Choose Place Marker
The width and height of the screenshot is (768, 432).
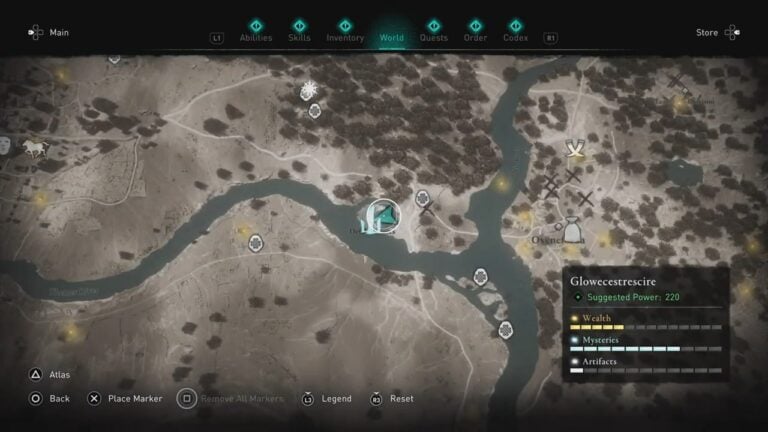(124, 398)
